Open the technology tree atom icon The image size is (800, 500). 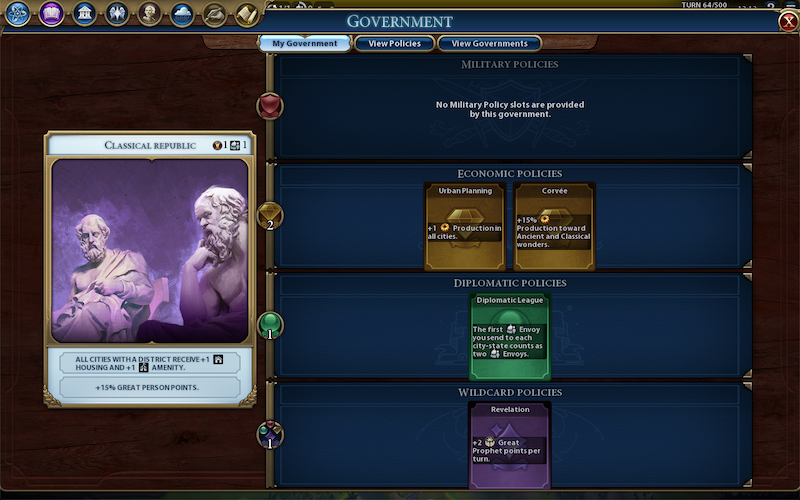18,14
